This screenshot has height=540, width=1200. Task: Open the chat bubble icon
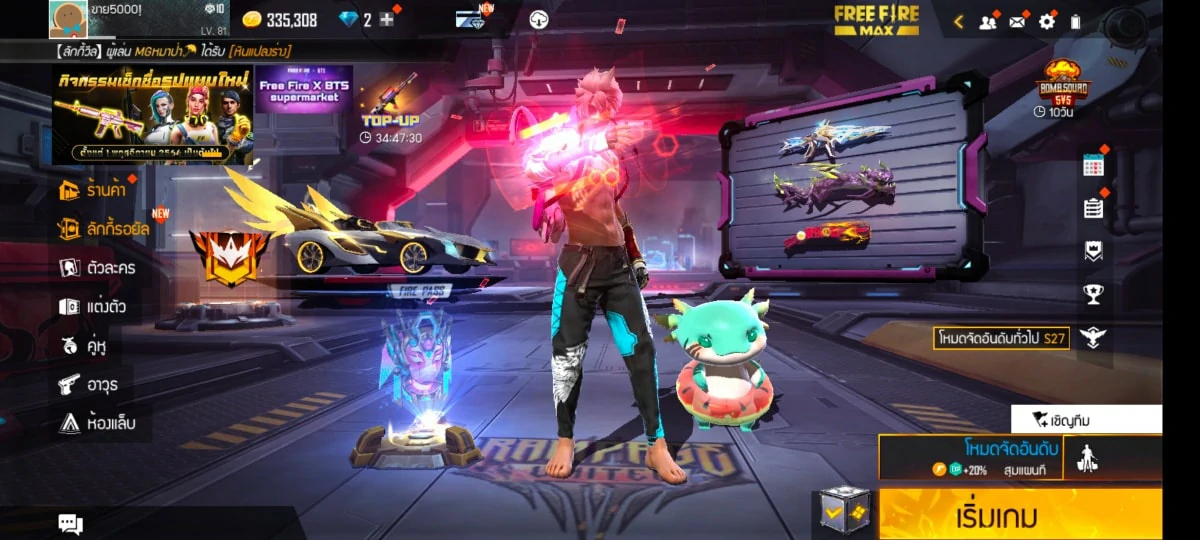70,523
